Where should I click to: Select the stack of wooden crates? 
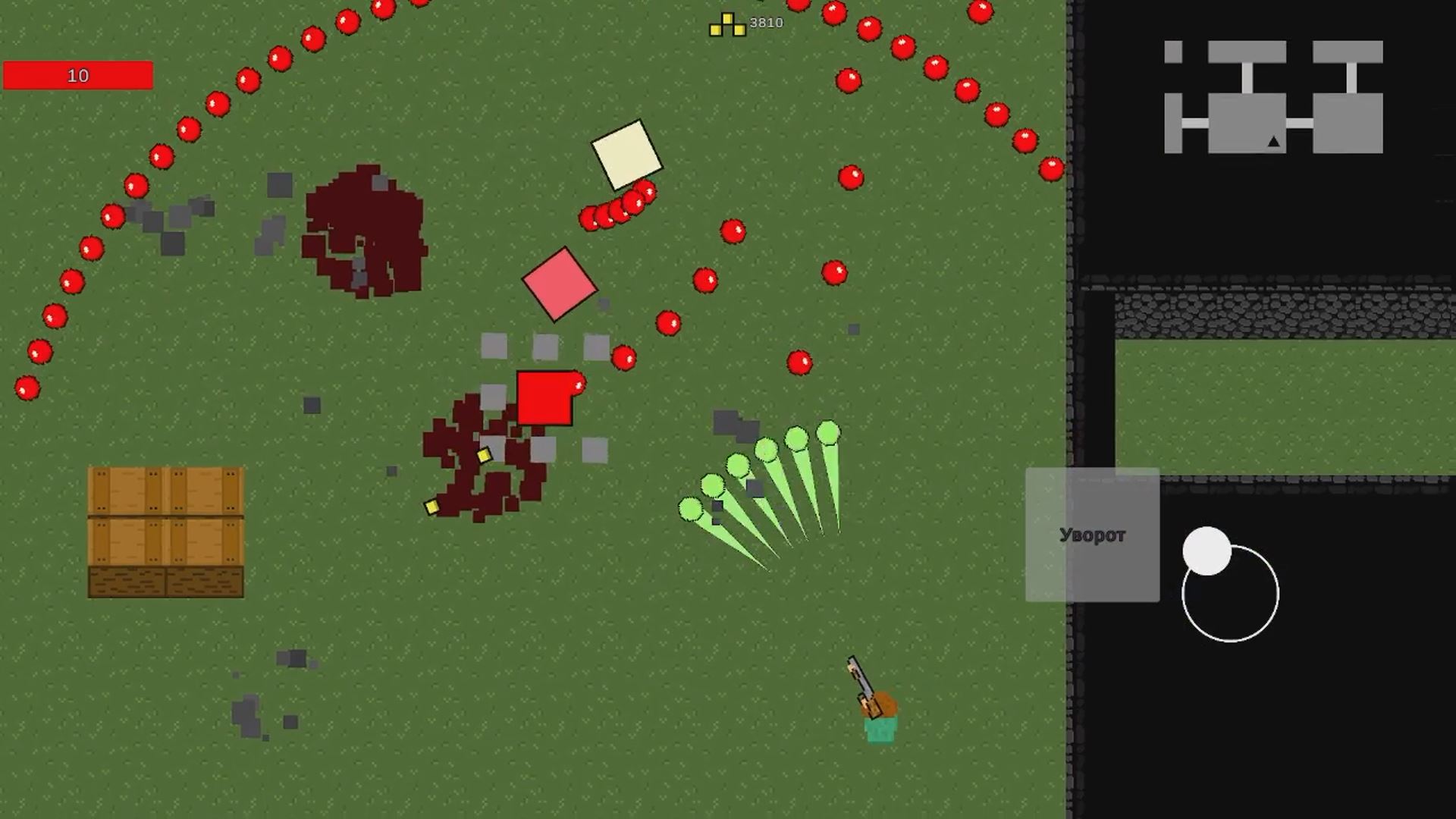[165, 531]
